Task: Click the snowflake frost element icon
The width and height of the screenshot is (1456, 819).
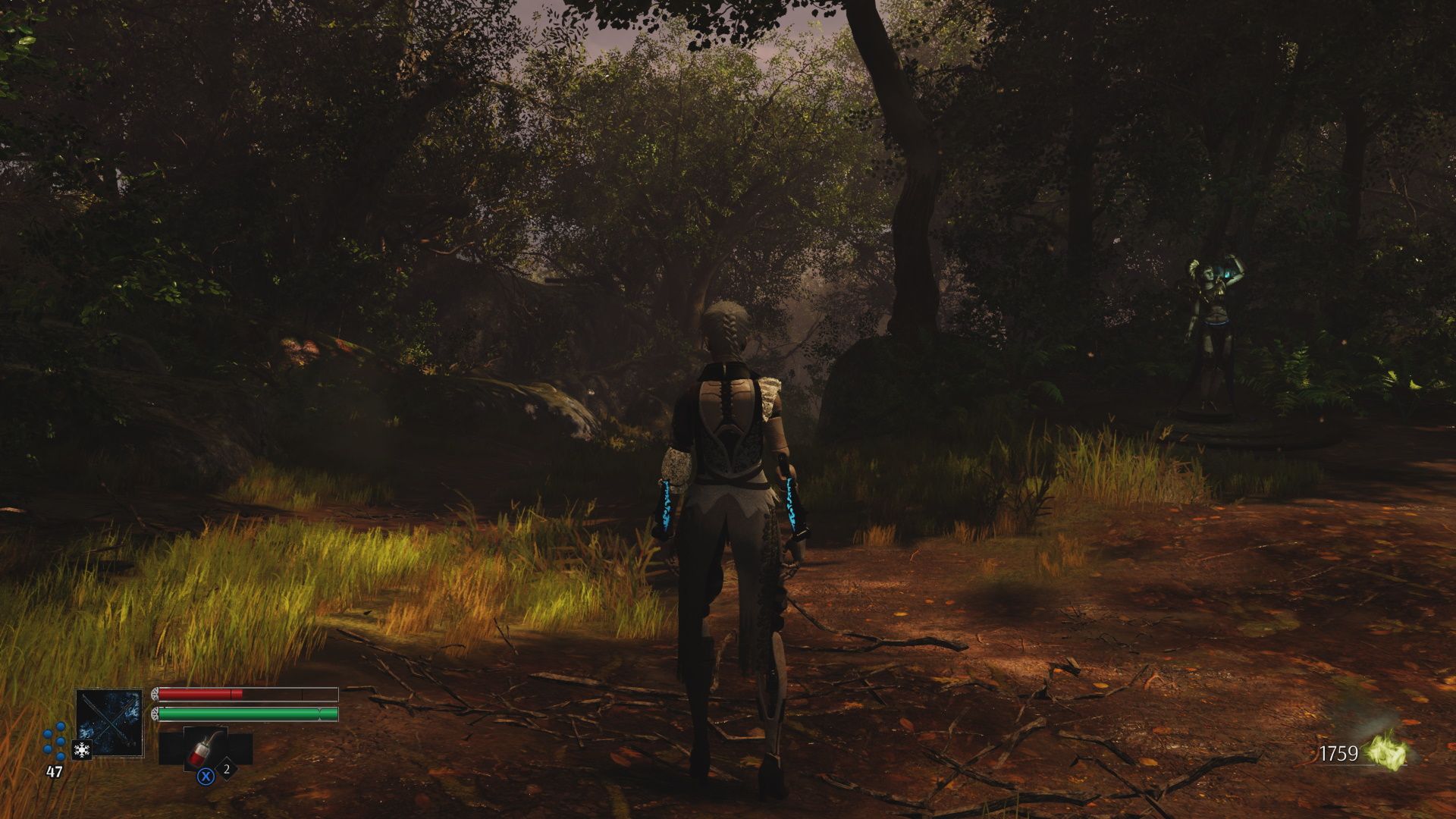Action: click(x=81, y=750)
